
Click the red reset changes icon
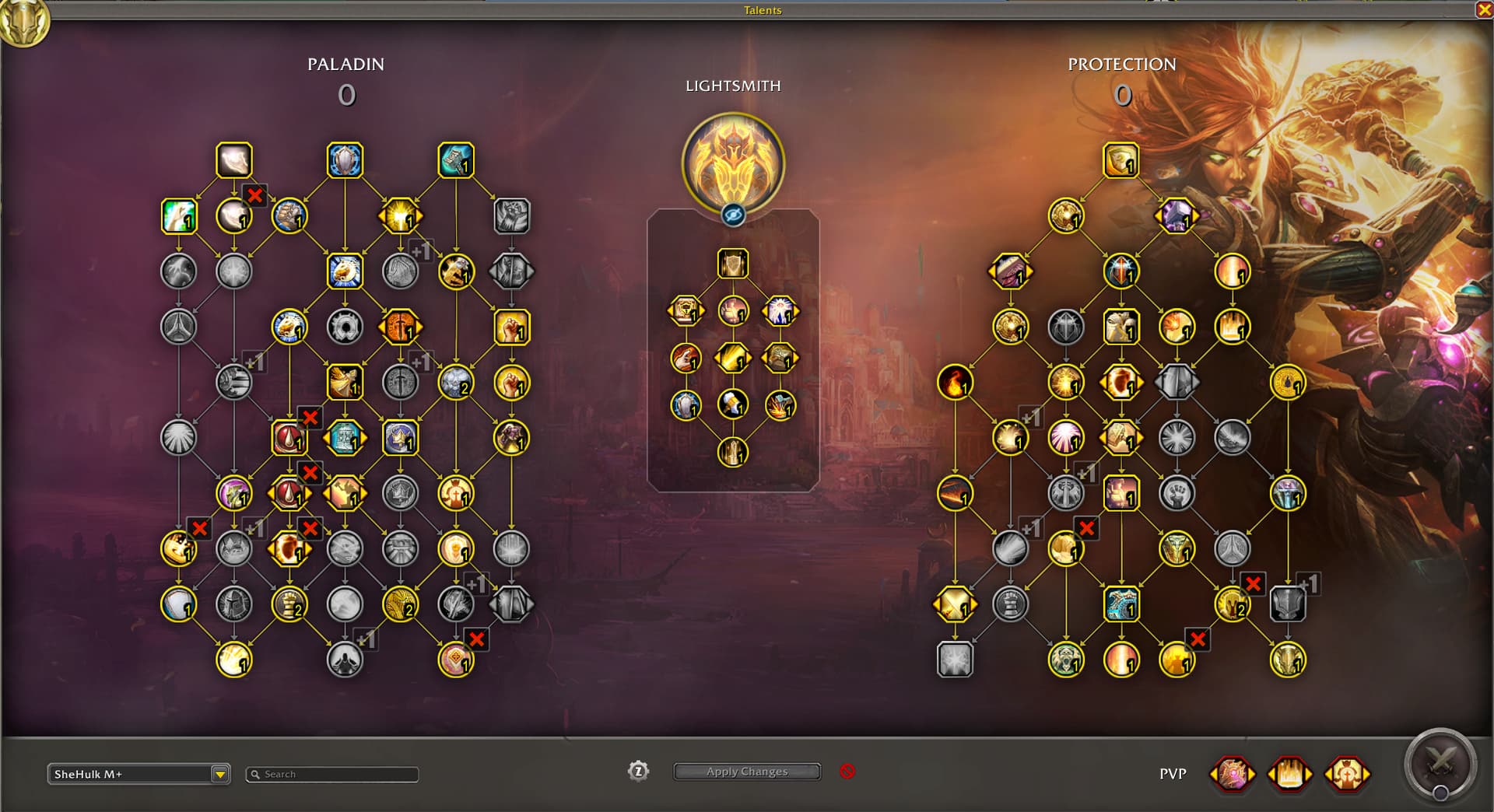[847, 771]
